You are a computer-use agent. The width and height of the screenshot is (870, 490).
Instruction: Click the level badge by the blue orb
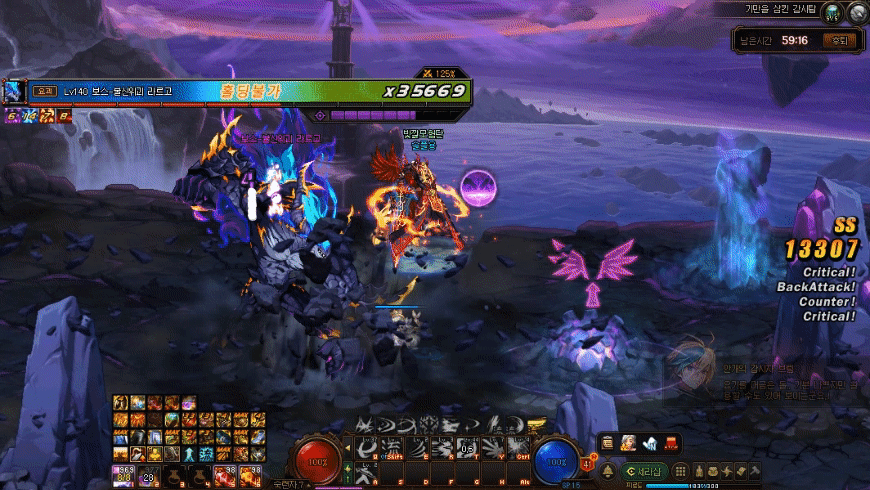(x=586, y=462)
